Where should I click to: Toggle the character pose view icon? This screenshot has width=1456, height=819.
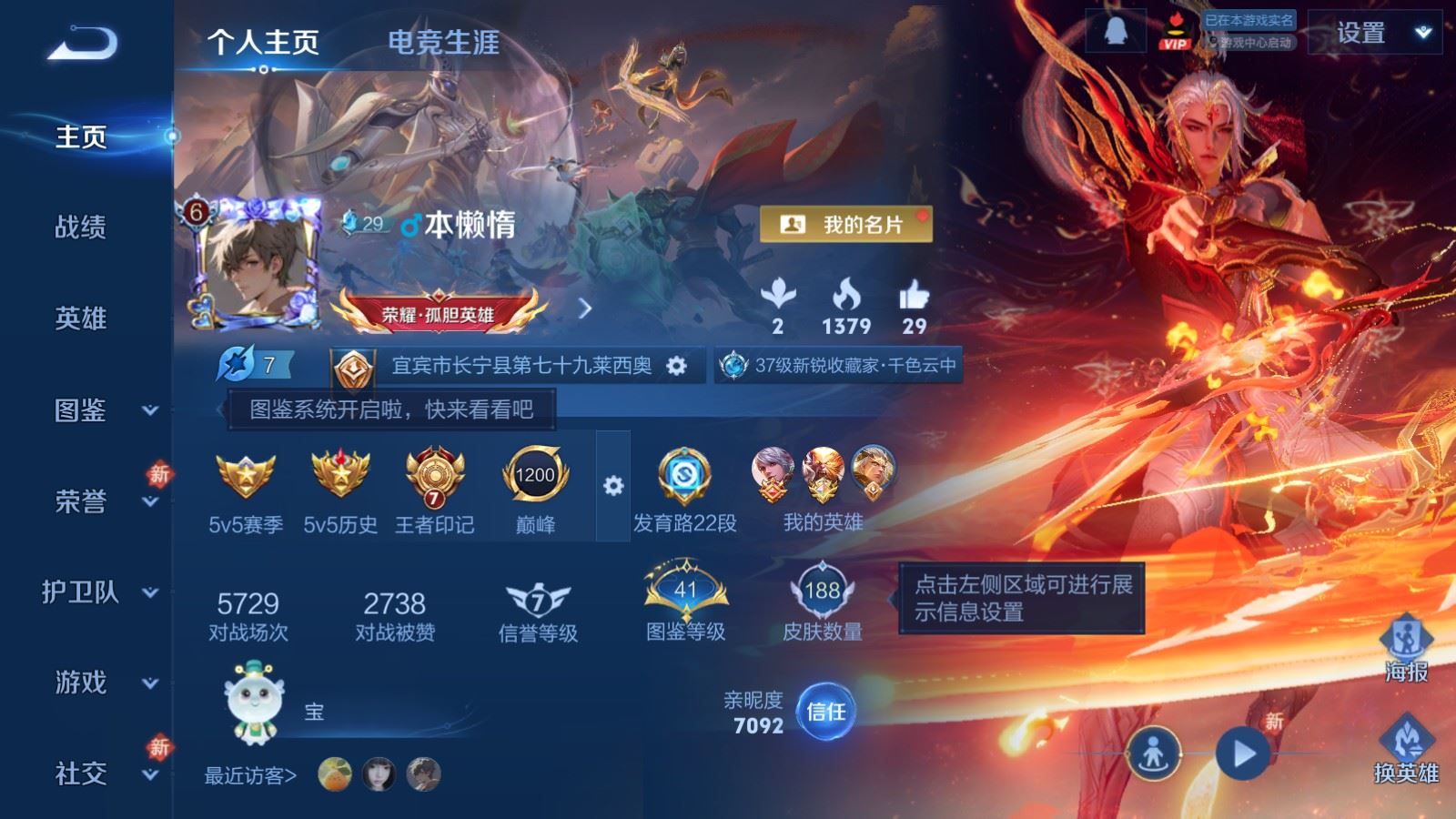1154,753
